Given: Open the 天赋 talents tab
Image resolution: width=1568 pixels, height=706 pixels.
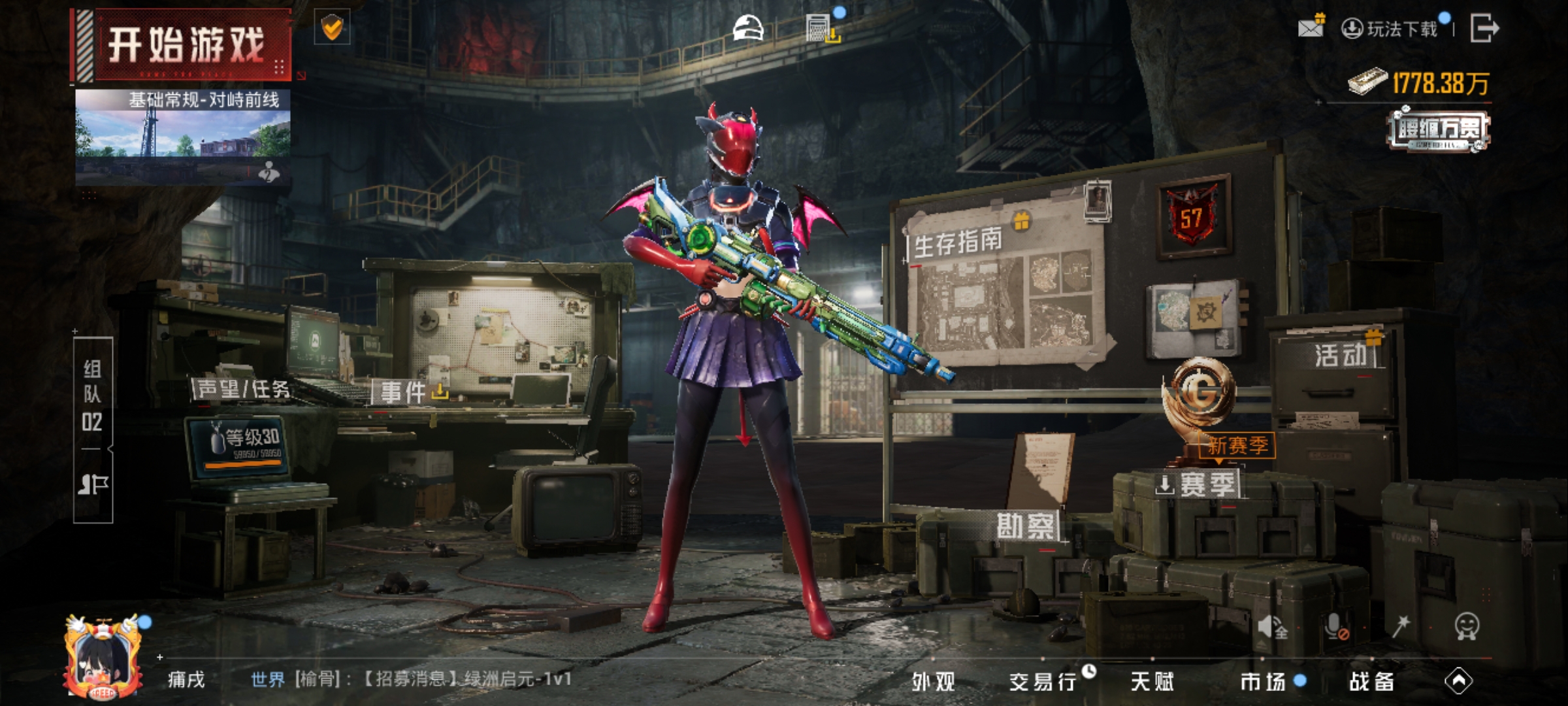Looking at the screenshot, I should 1152,682.
